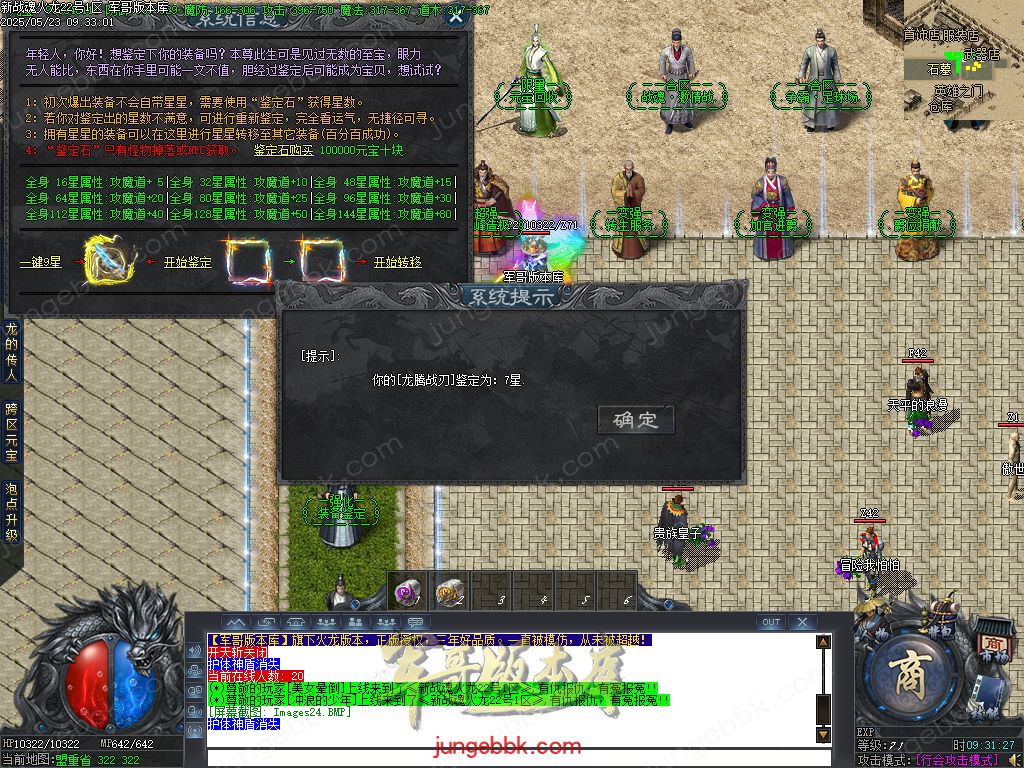1024x768 pixels.
Task: Start appraisal with 开始鉴定
Action: click(x=187, y=263)
